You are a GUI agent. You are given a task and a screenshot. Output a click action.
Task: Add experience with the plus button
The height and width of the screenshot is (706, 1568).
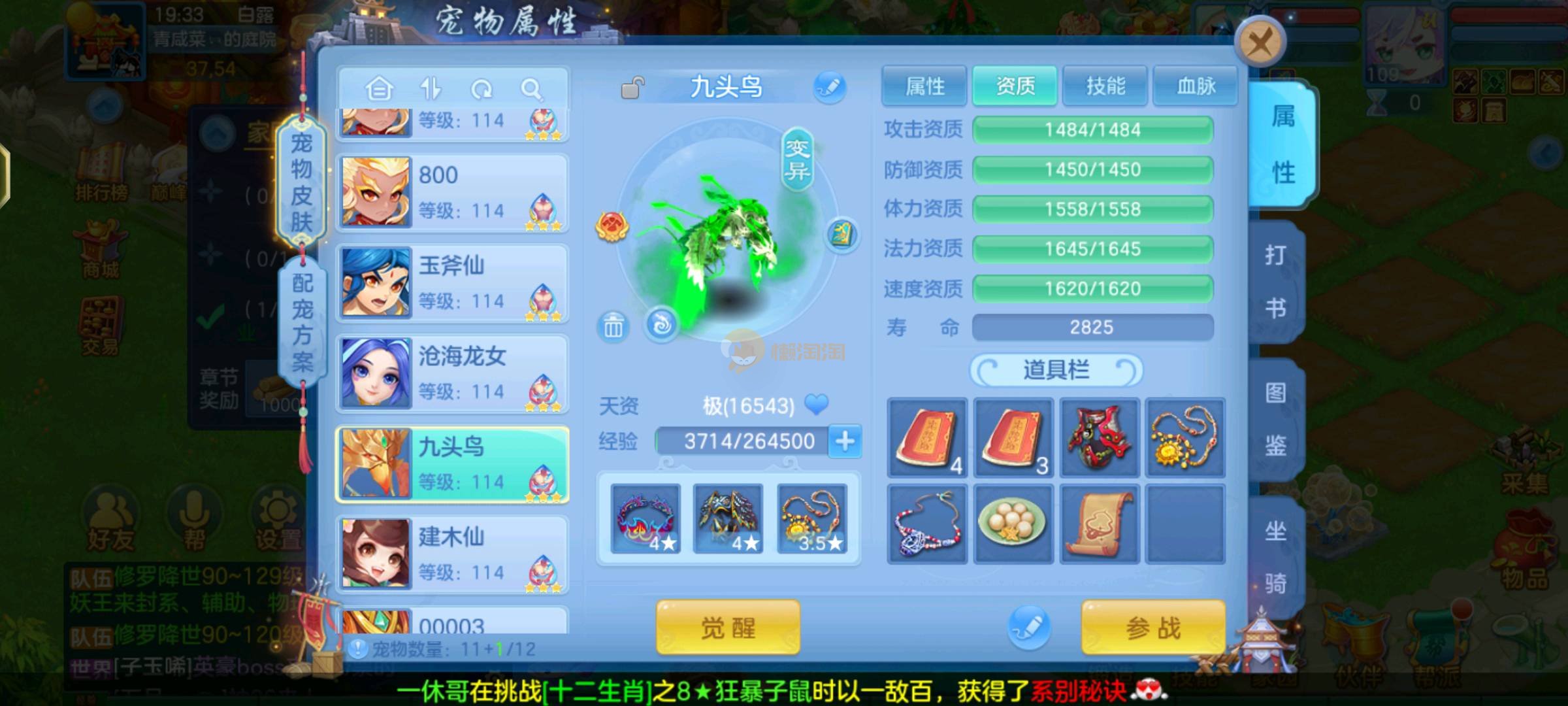pyautogui.click(x=845, y=441)
